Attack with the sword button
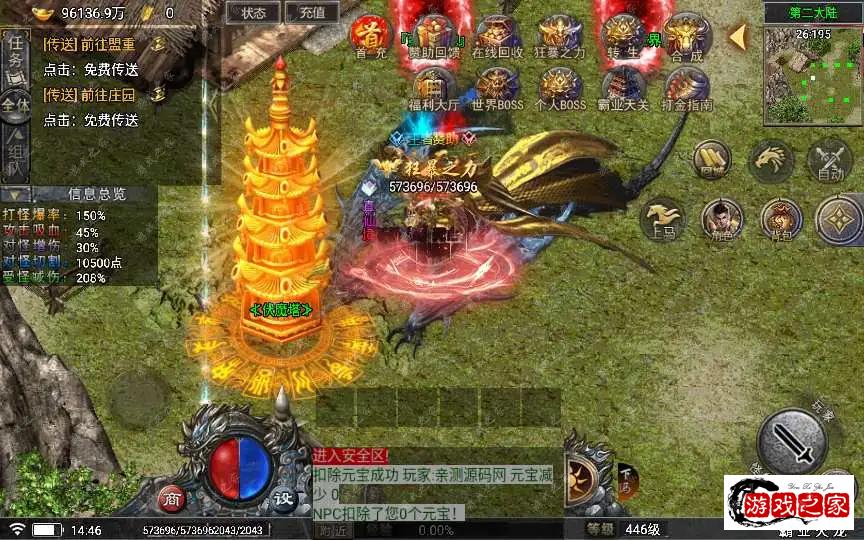Screen dimensions: 864x540 (x=791, y=441)
